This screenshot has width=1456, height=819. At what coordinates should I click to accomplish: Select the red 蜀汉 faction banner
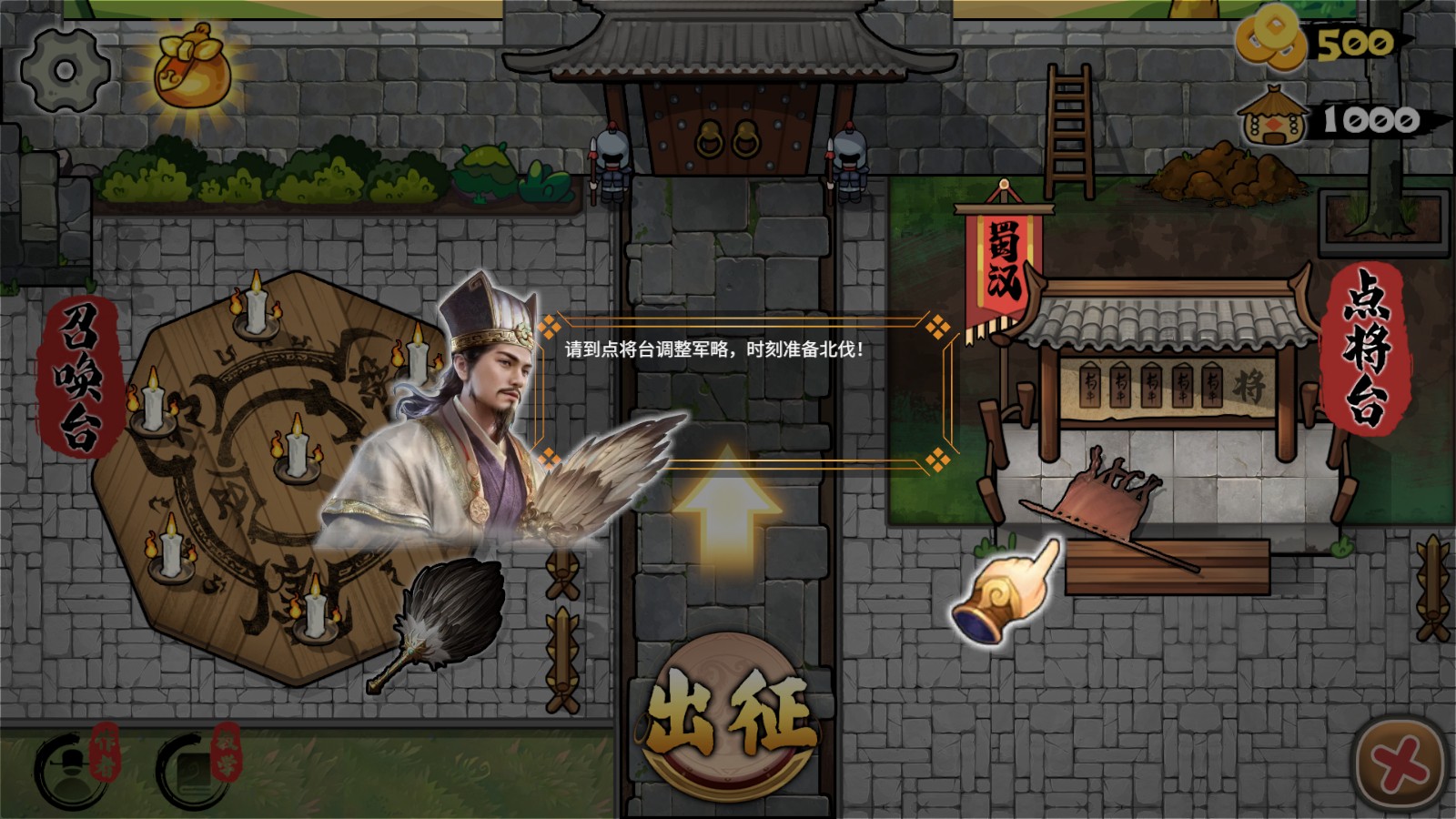pos(1001,259)
